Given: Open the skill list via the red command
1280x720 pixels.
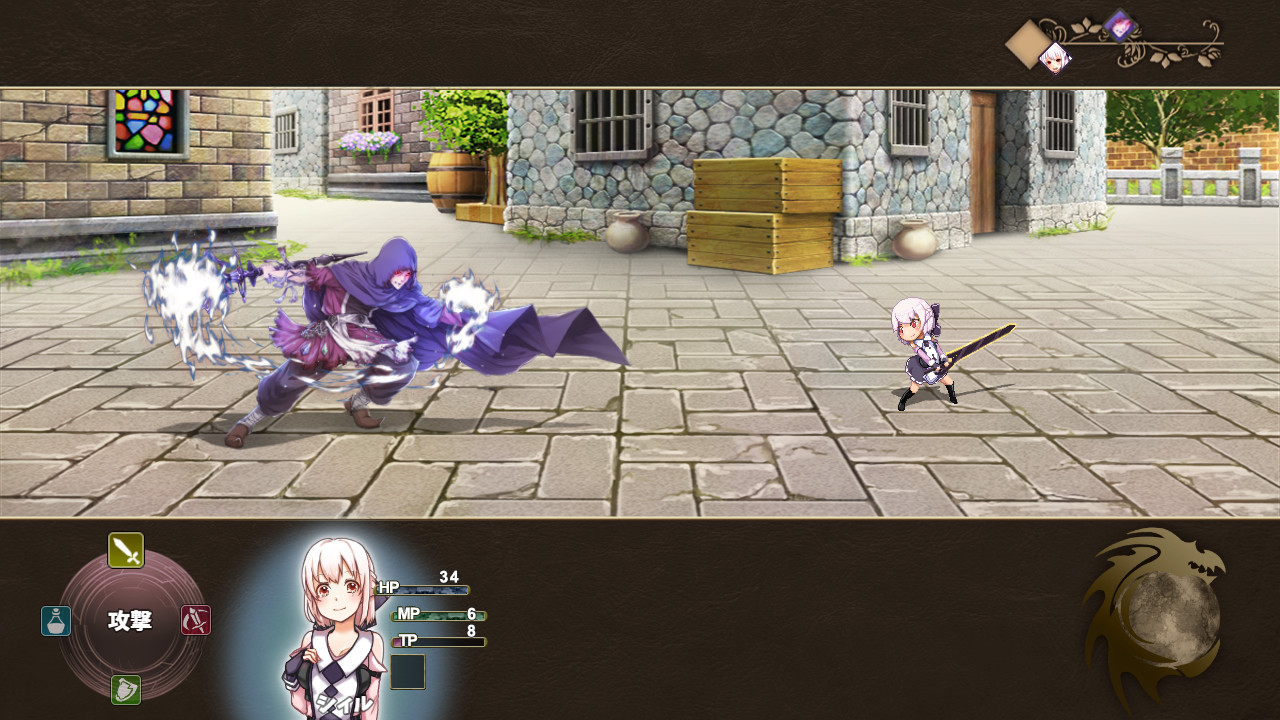Looking at the screenshot, I should pos(195,620).
